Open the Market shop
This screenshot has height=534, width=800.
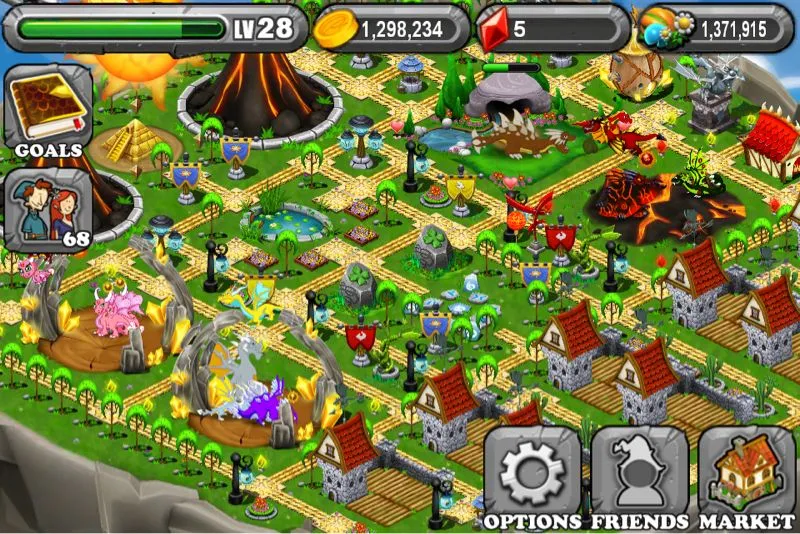(746, 474)
